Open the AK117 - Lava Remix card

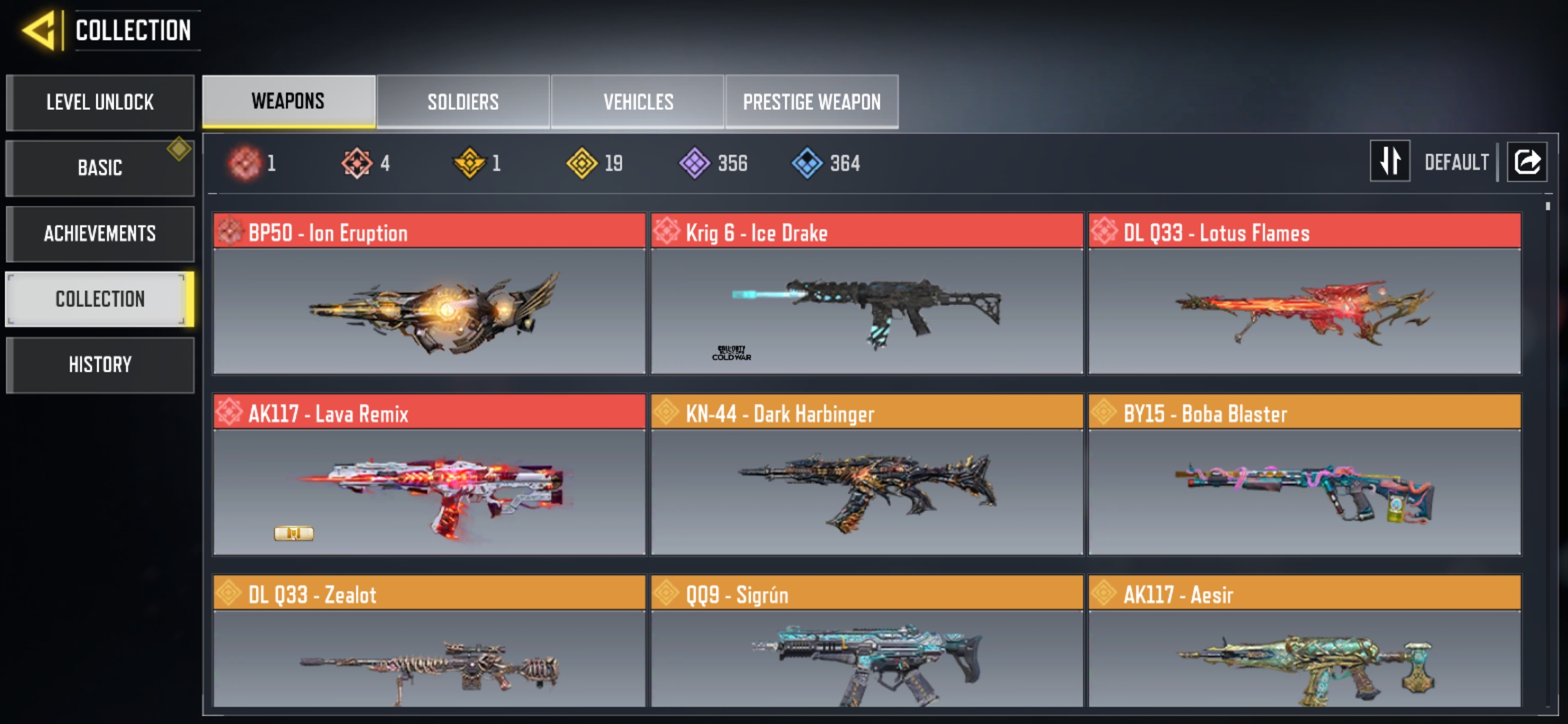click(x=429, y=475)
